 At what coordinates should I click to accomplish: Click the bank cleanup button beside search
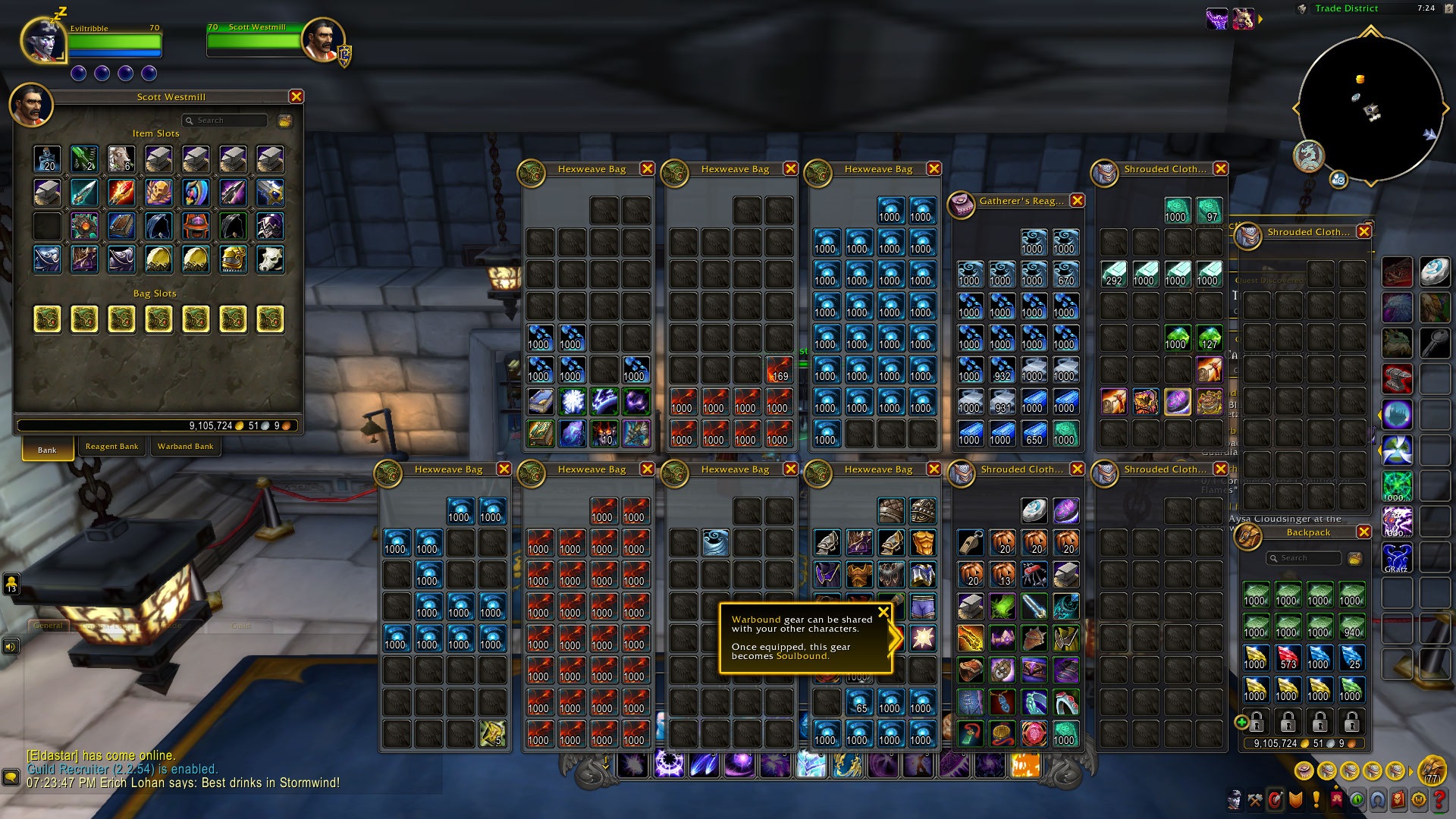pyautogui.click(x=285, y=121)
